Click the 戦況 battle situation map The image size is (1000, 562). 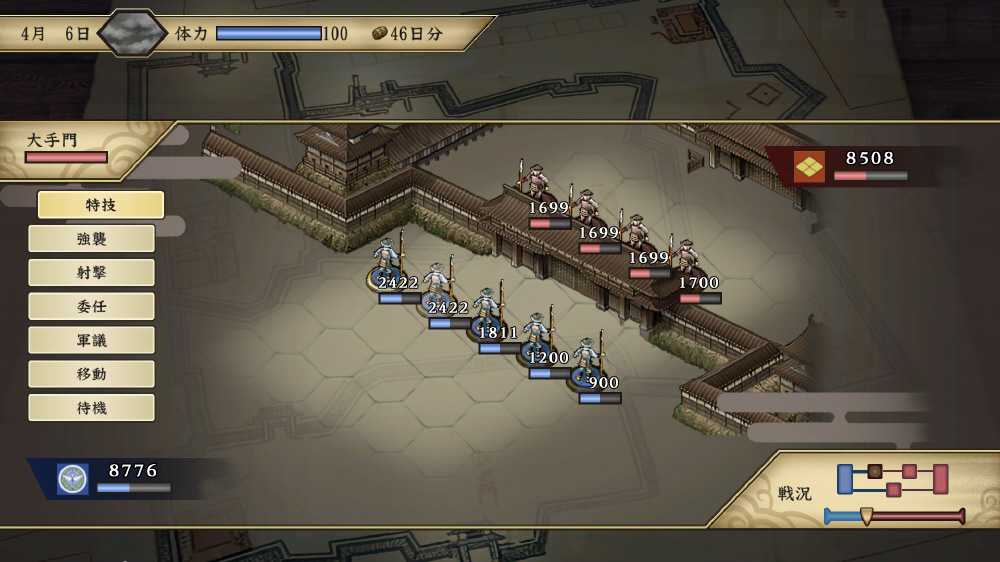pos(892,479)
